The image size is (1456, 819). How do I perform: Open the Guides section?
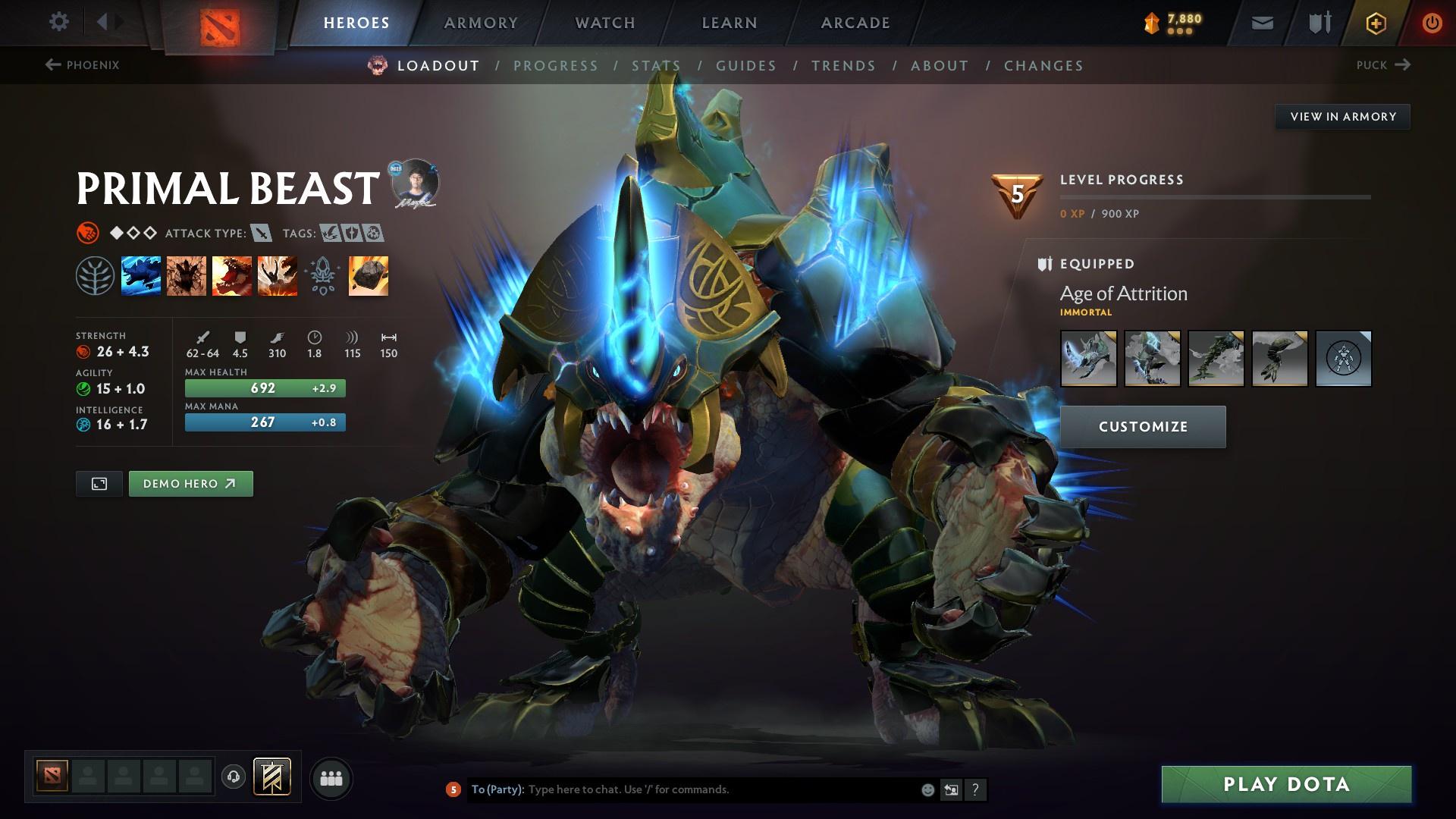click(746, 66)
